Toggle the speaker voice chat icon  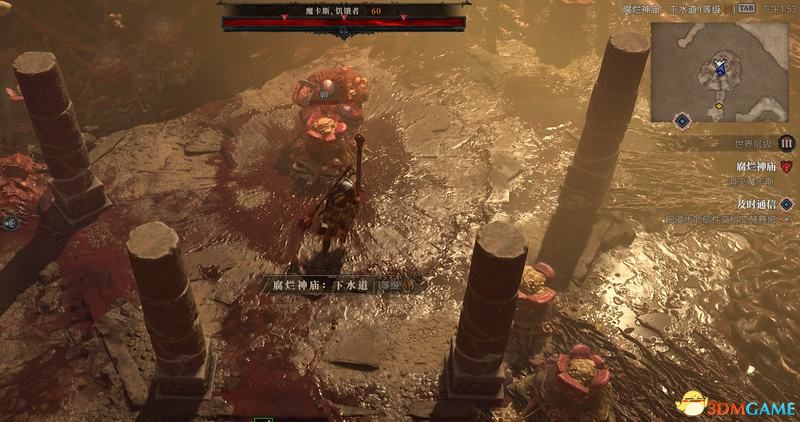(9, 224)
